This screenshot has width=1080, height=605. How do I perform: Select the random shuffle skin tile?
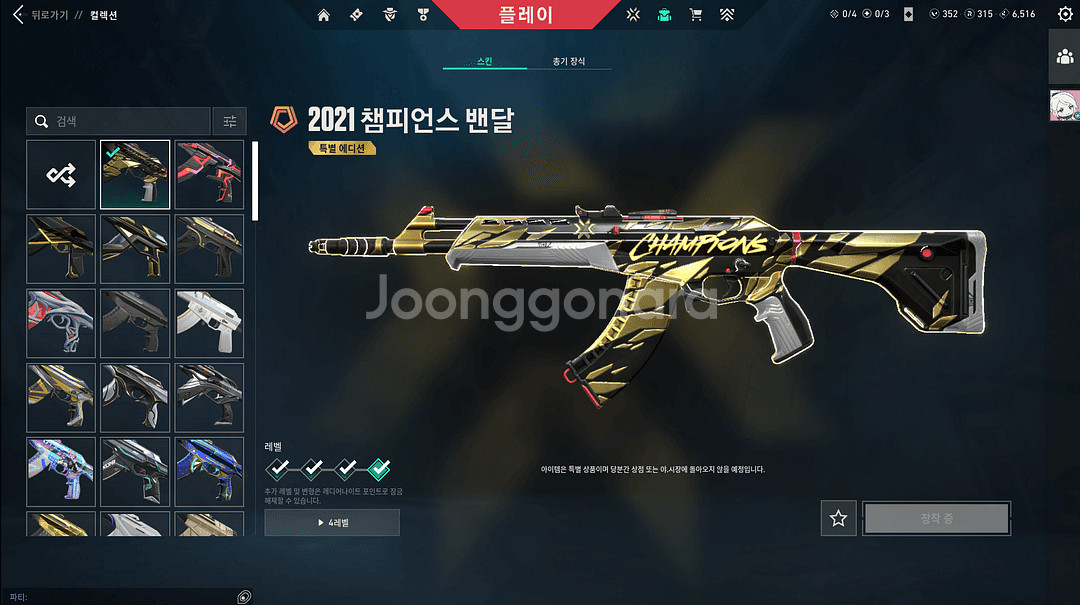tap(61, 175)
